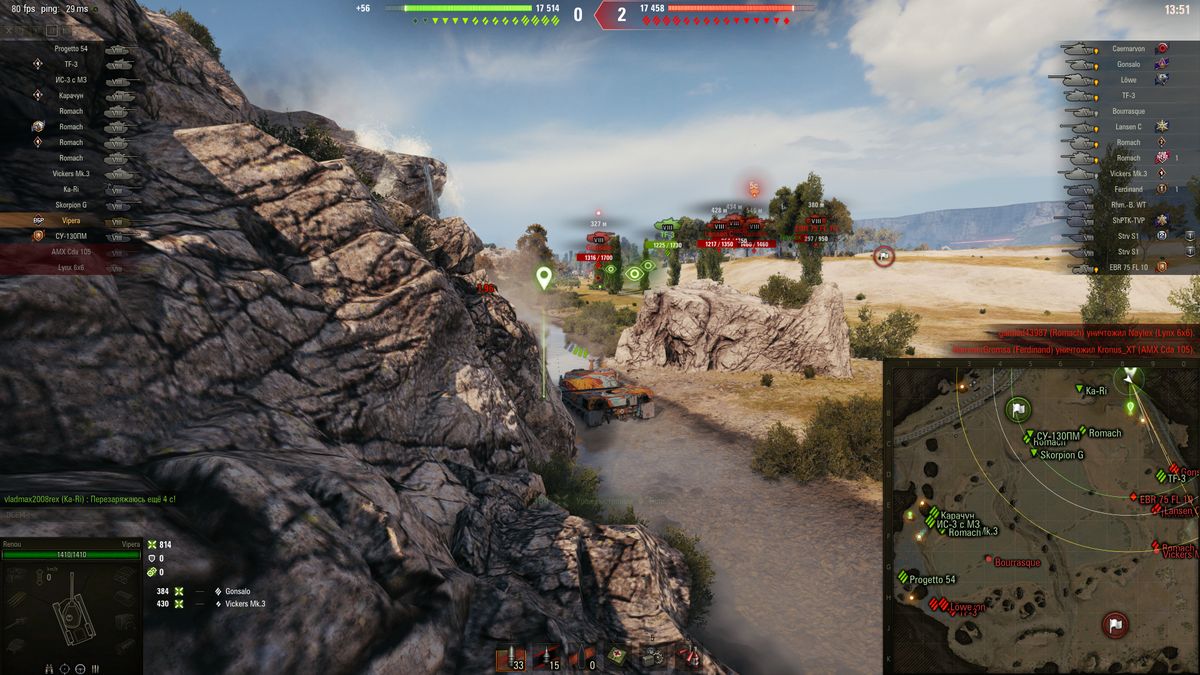Click the red enemy base flag on minimap
Screen dimensions: 1200x675
point(1114,625)
